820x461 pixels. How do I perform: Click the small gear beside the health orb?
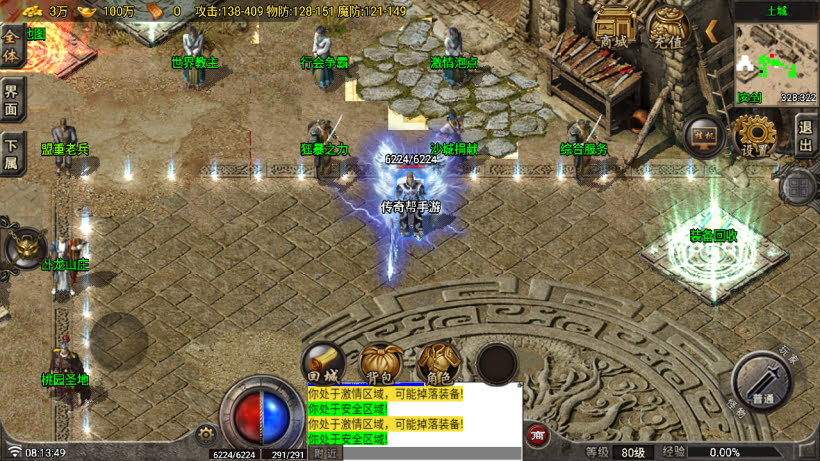(x=207, y=433)
